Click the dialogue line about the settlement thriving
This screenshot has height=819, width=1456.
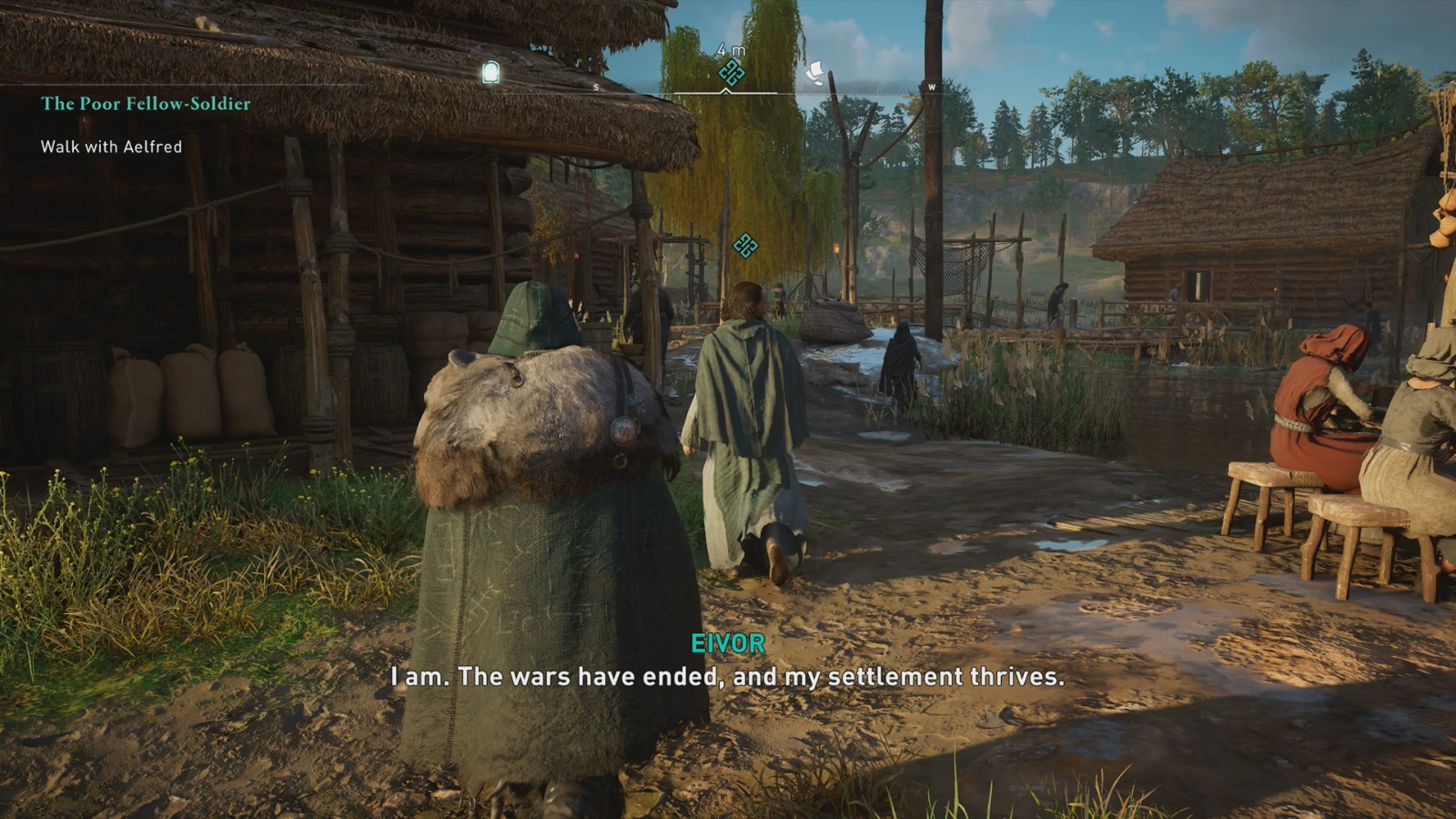tap(728, 677)
